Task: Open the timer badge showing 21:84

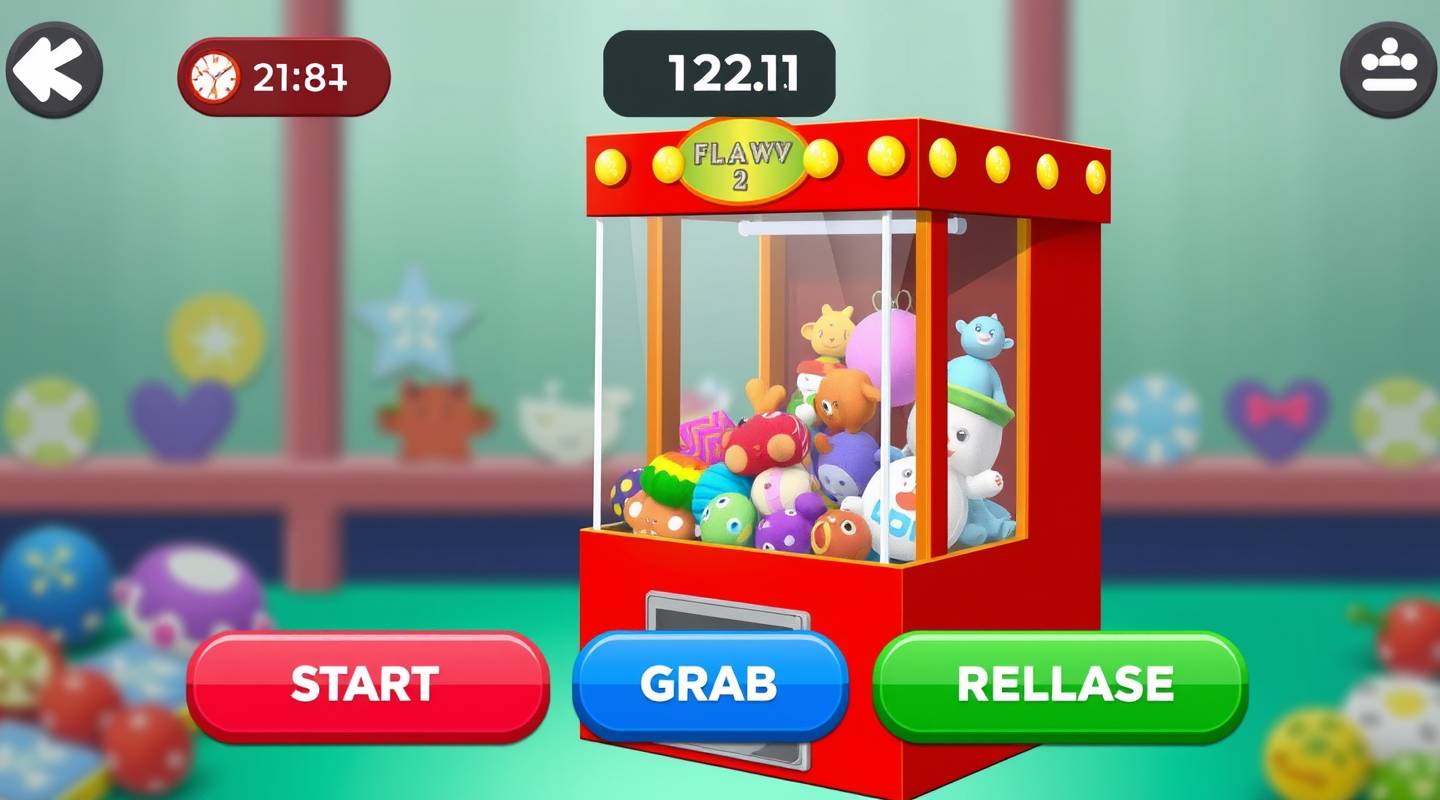Action: (x=284, y=74)
